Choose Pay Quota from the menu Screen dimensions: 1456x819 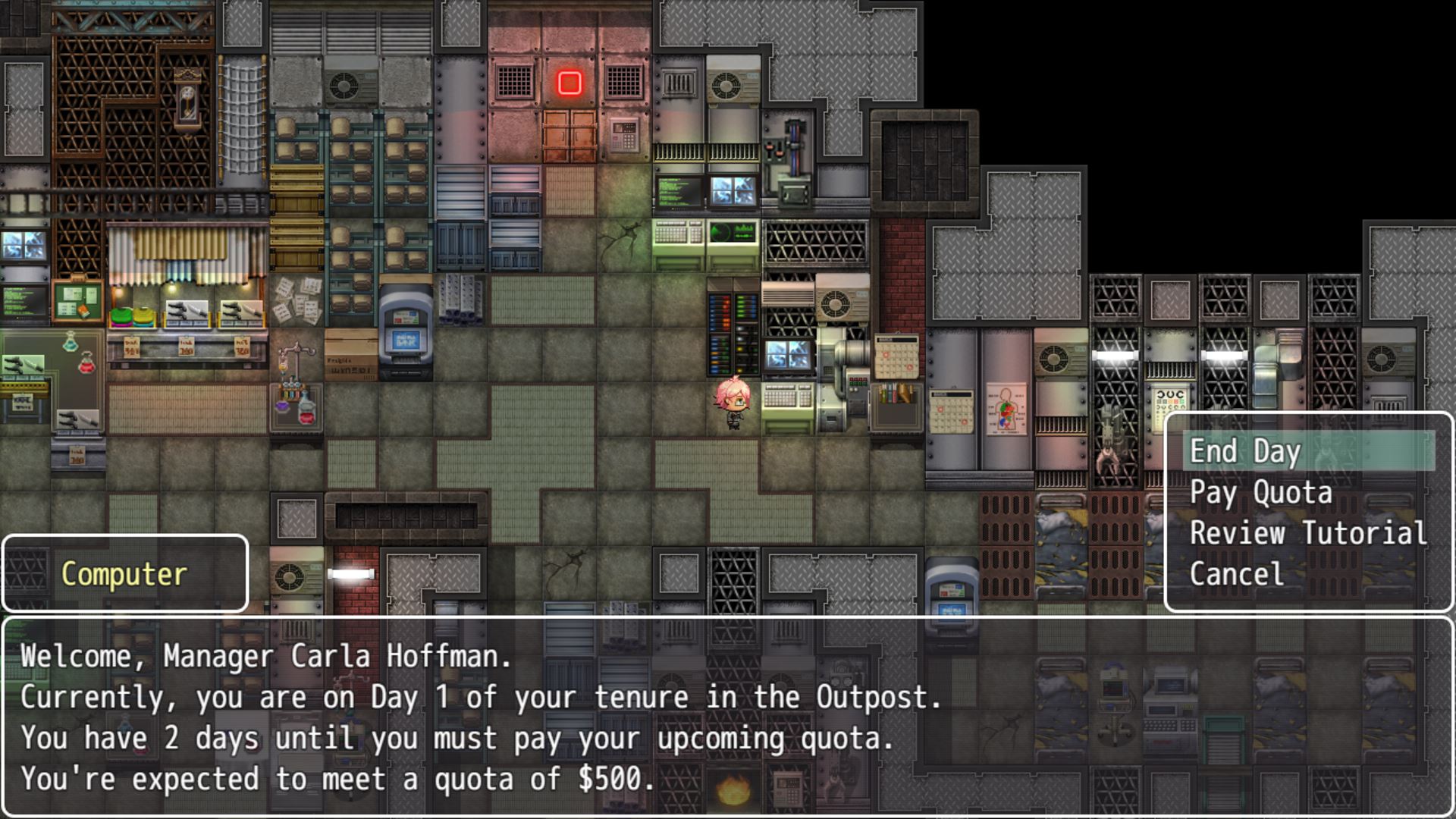coord(1260,492)
